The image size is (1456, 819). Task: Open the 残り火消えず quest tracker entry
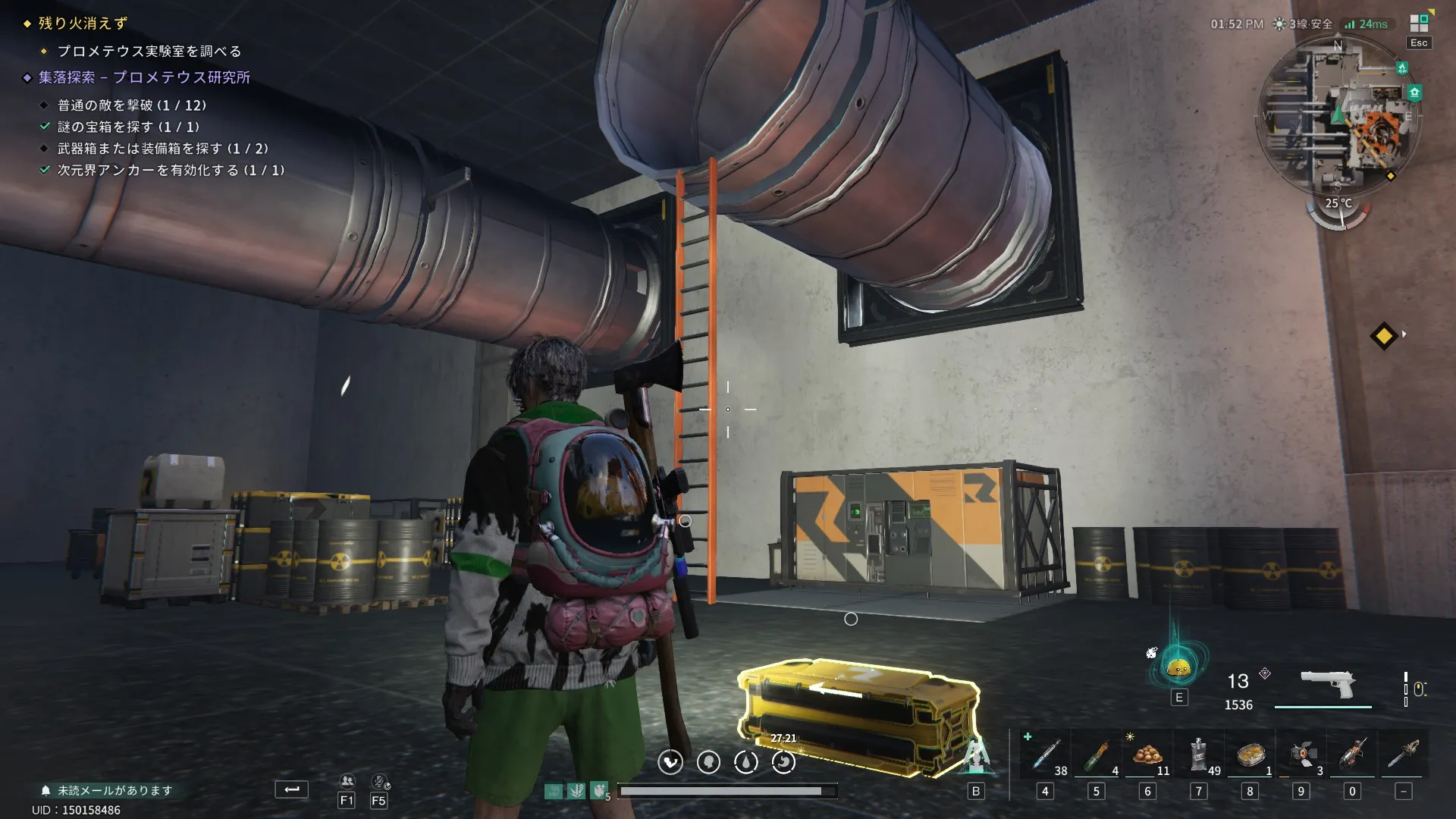(83, 24)
